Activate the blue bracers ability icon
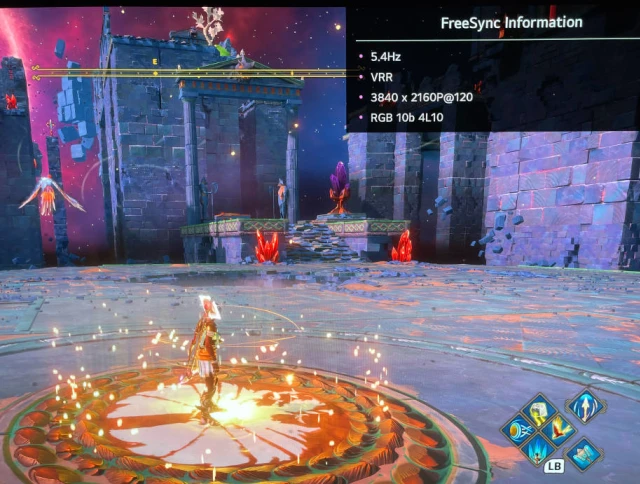The image size is (640, 484). coord(584,453)
